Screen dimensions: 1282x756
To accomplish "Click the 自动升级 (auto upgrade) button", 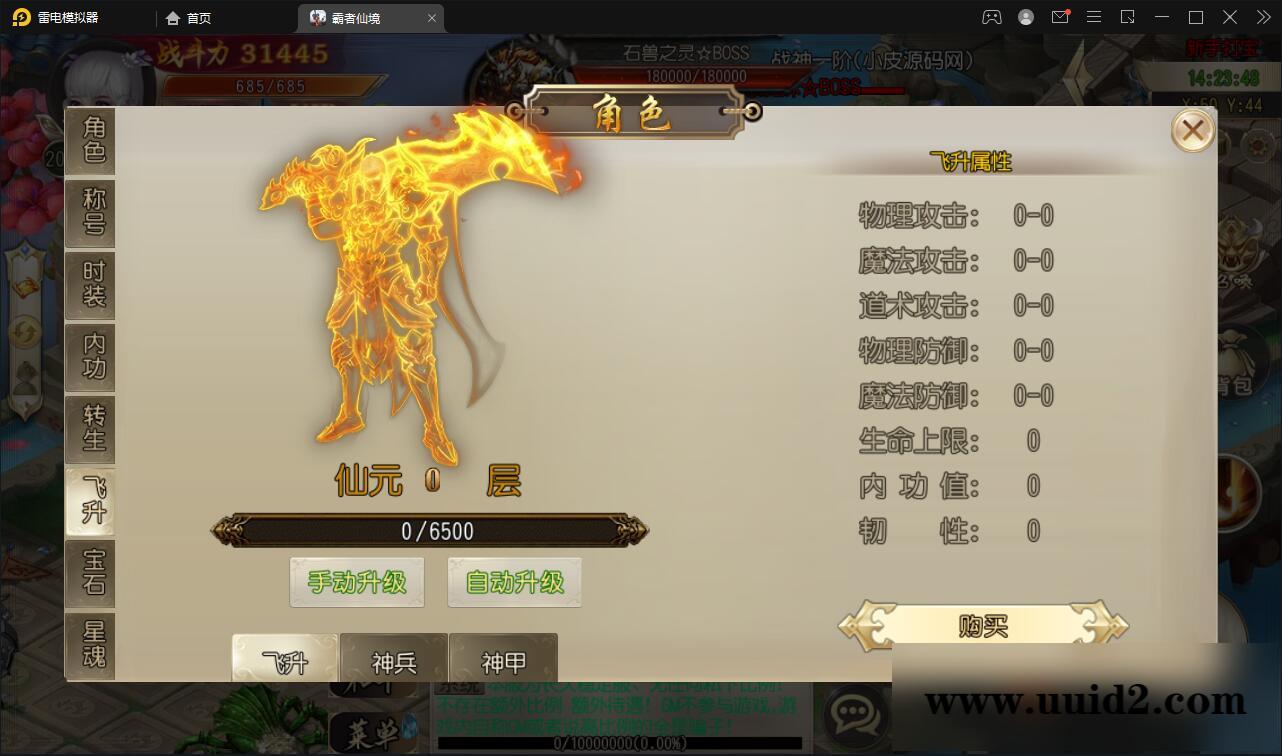I will (x=514, y=581).
